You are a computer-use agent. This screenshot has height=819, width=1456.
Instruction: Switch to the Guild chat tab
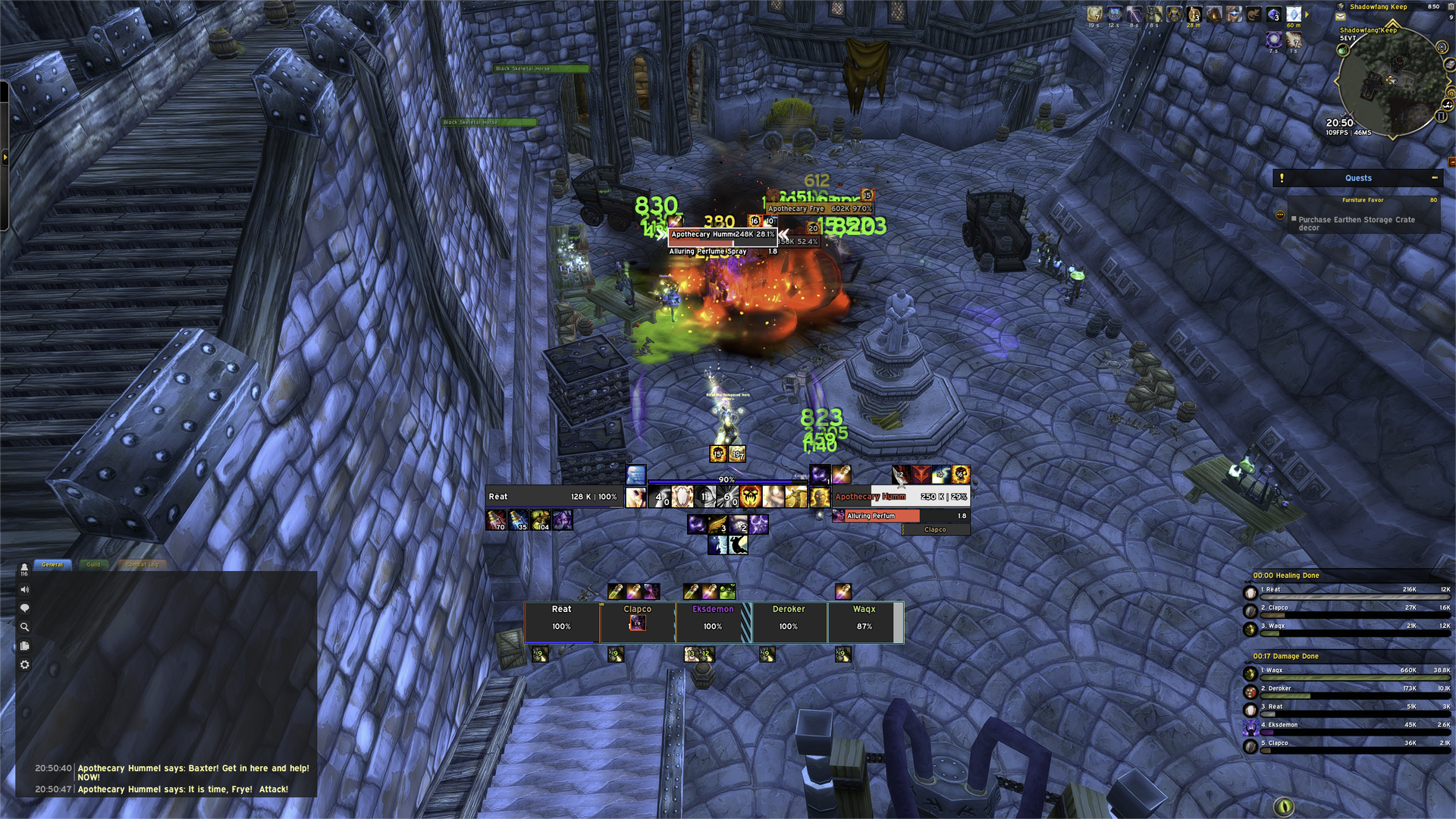click(x=93, y=564)
